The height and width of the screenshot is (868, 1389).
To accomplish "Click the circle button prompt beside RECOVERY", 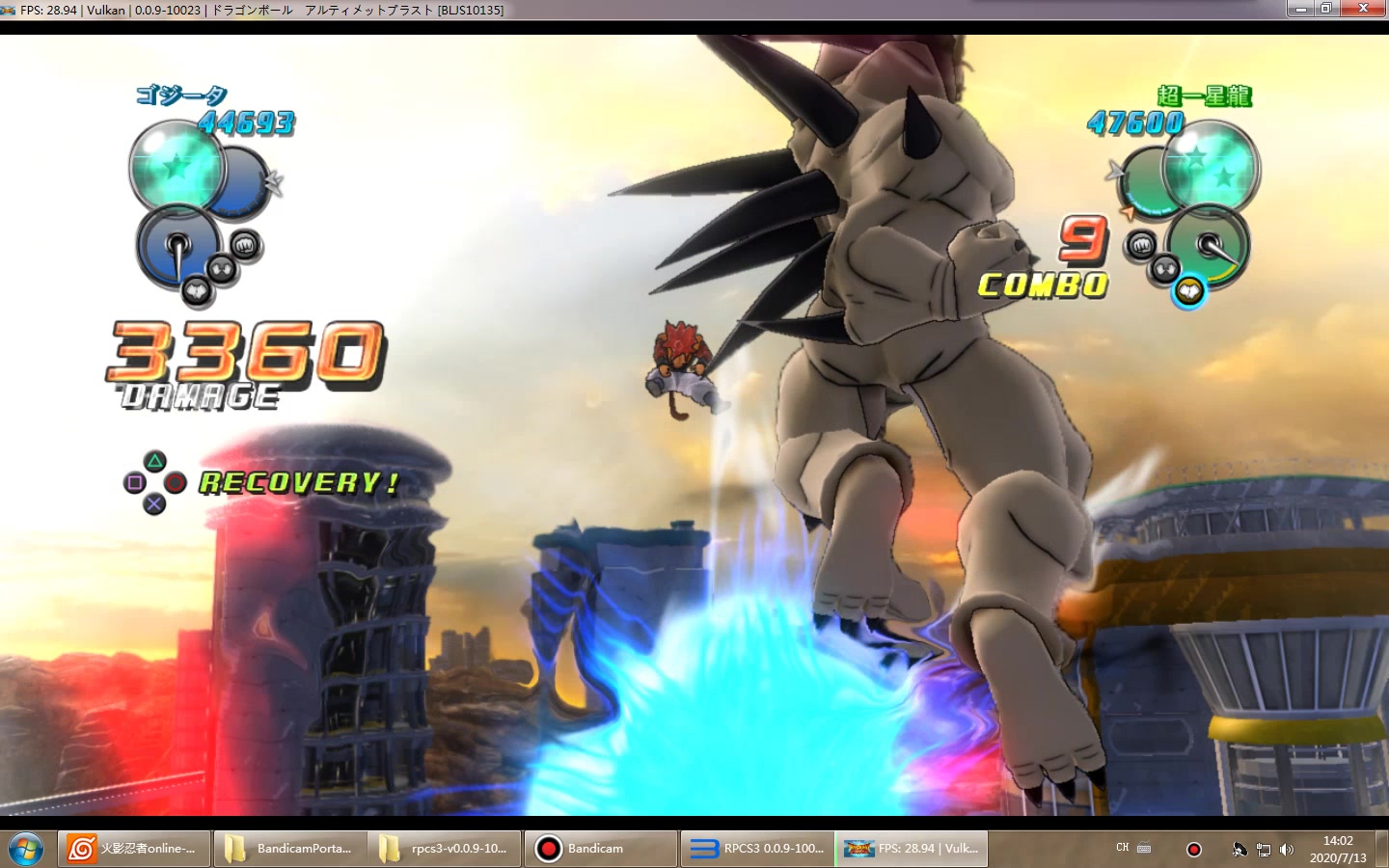I will coord(176,482).
